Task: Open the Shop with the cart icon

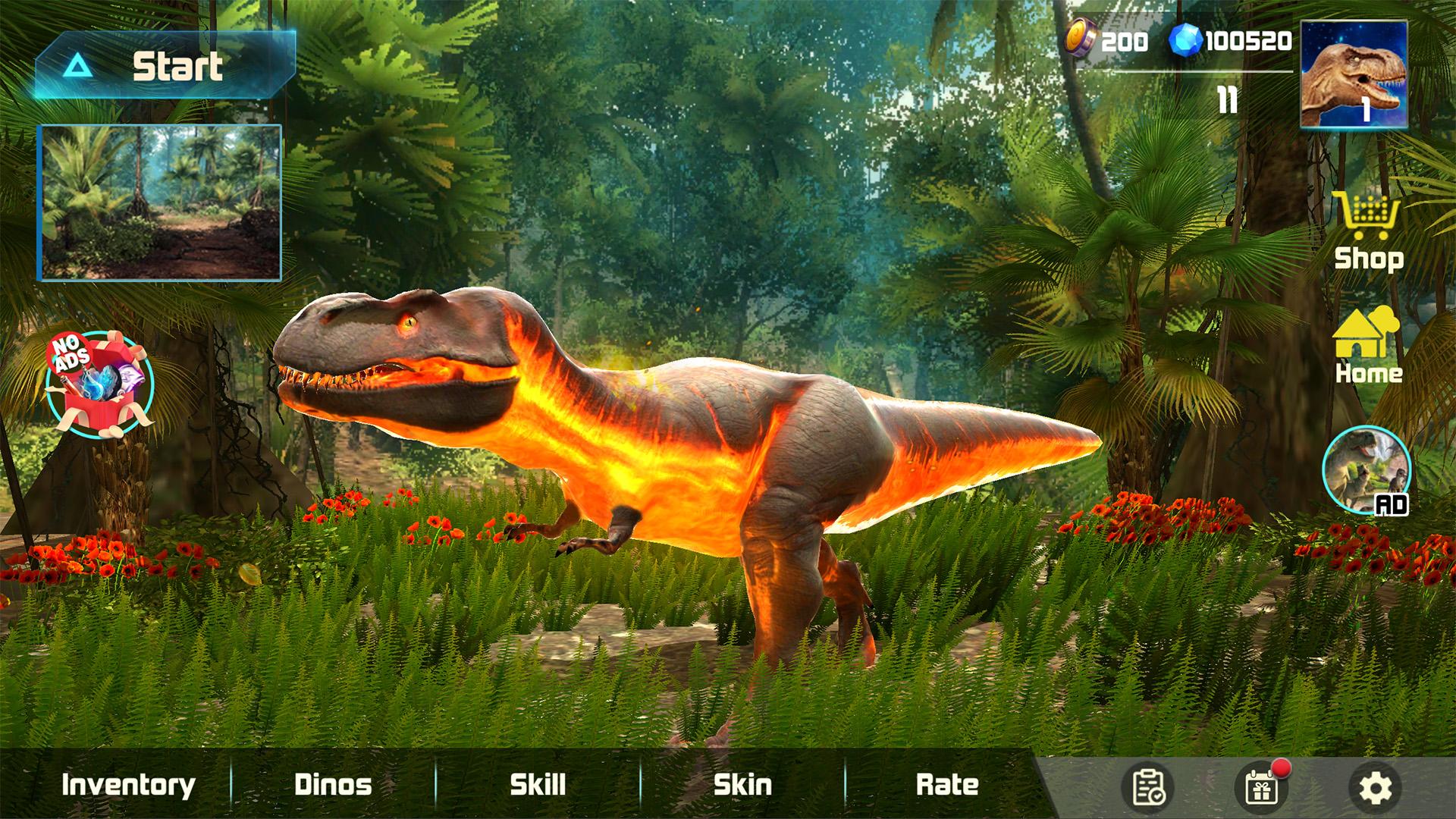Action: [x=1368, y=231]
